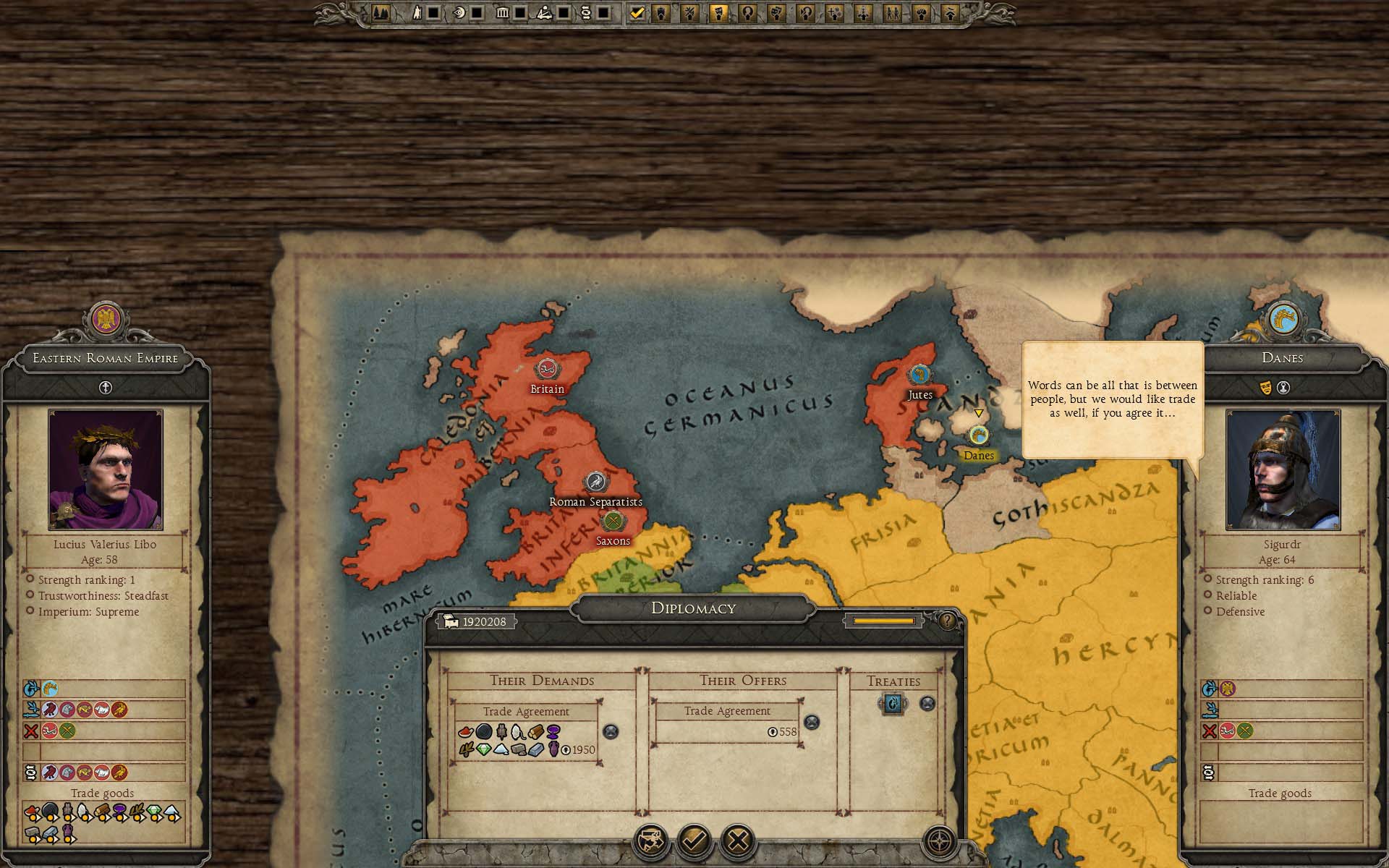Remove the Trade Agreement from Their Offers
This screenshot has width=1389, height=868.
click(812, 722)
